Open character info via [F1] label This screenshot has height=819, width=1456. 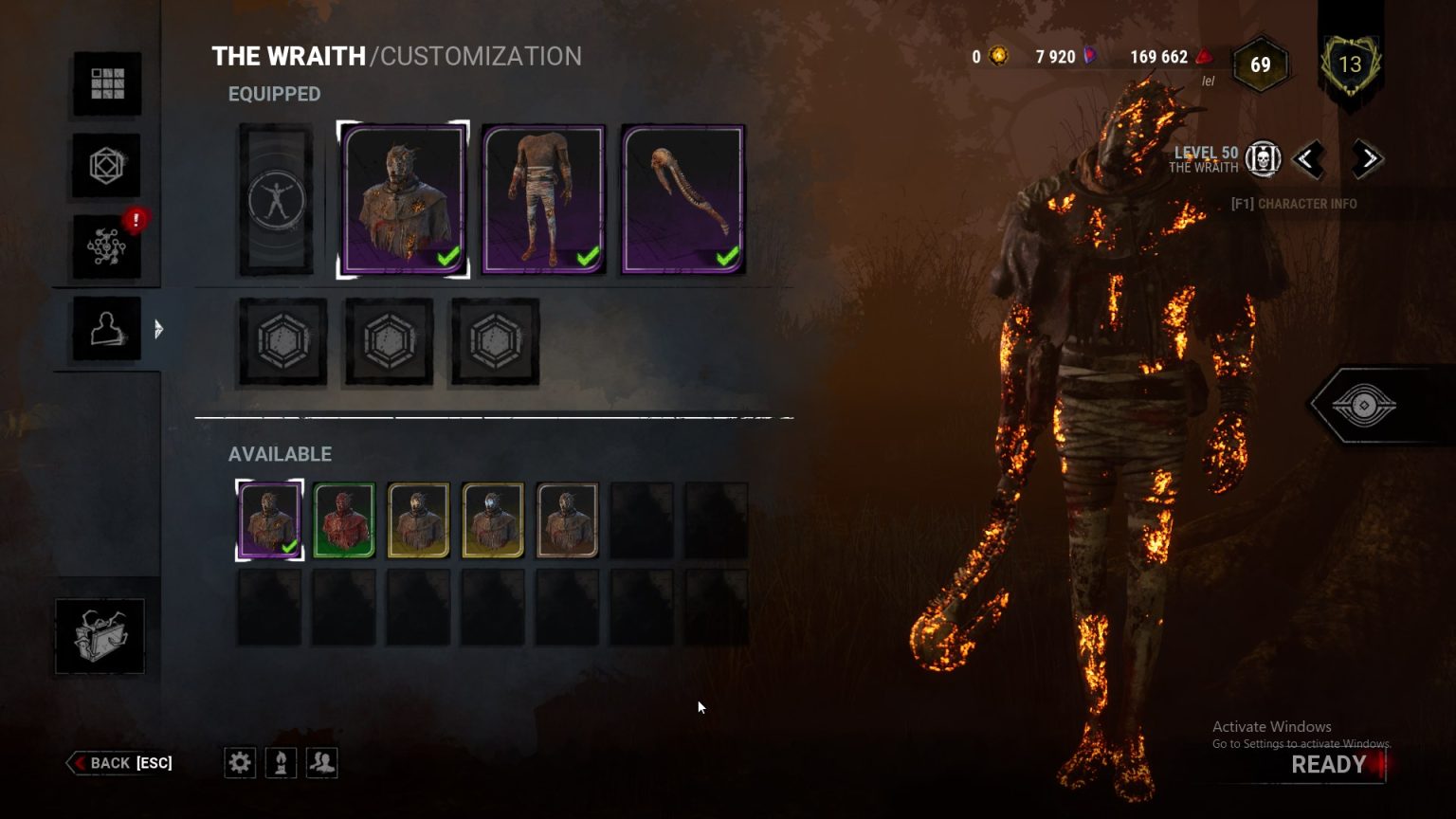tap(1294, 203)
